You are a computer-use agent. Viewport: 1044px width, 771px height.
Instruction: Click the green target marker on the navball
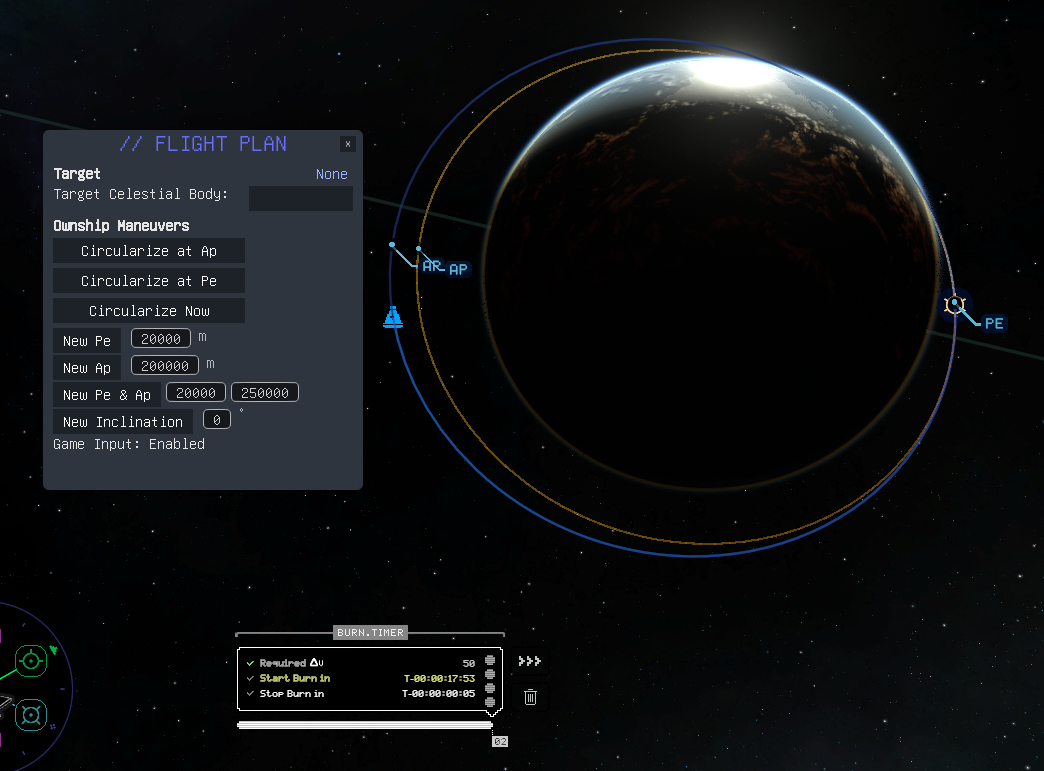(x=31, y=660)
